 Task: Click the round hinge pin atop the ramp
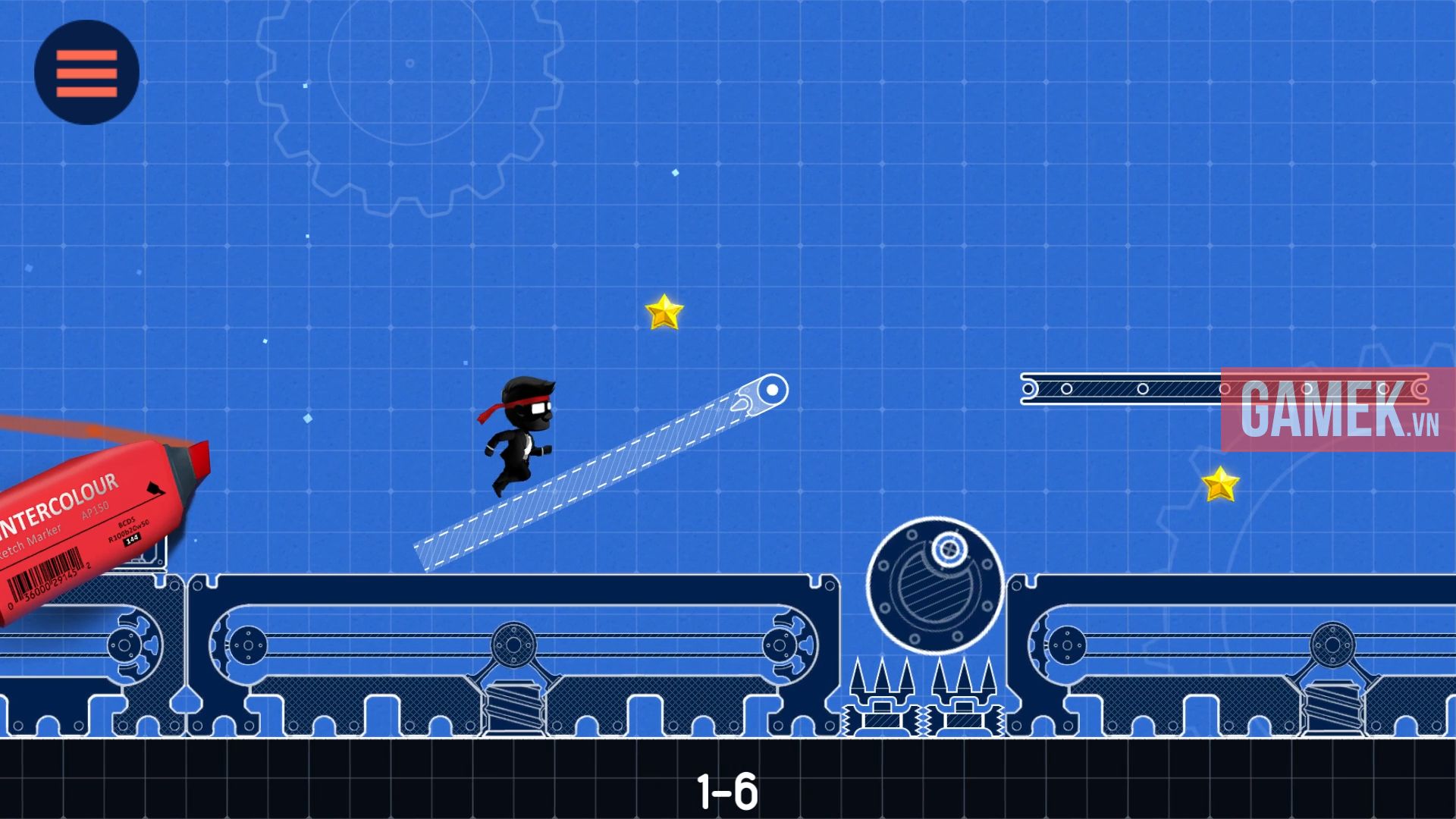770,390
